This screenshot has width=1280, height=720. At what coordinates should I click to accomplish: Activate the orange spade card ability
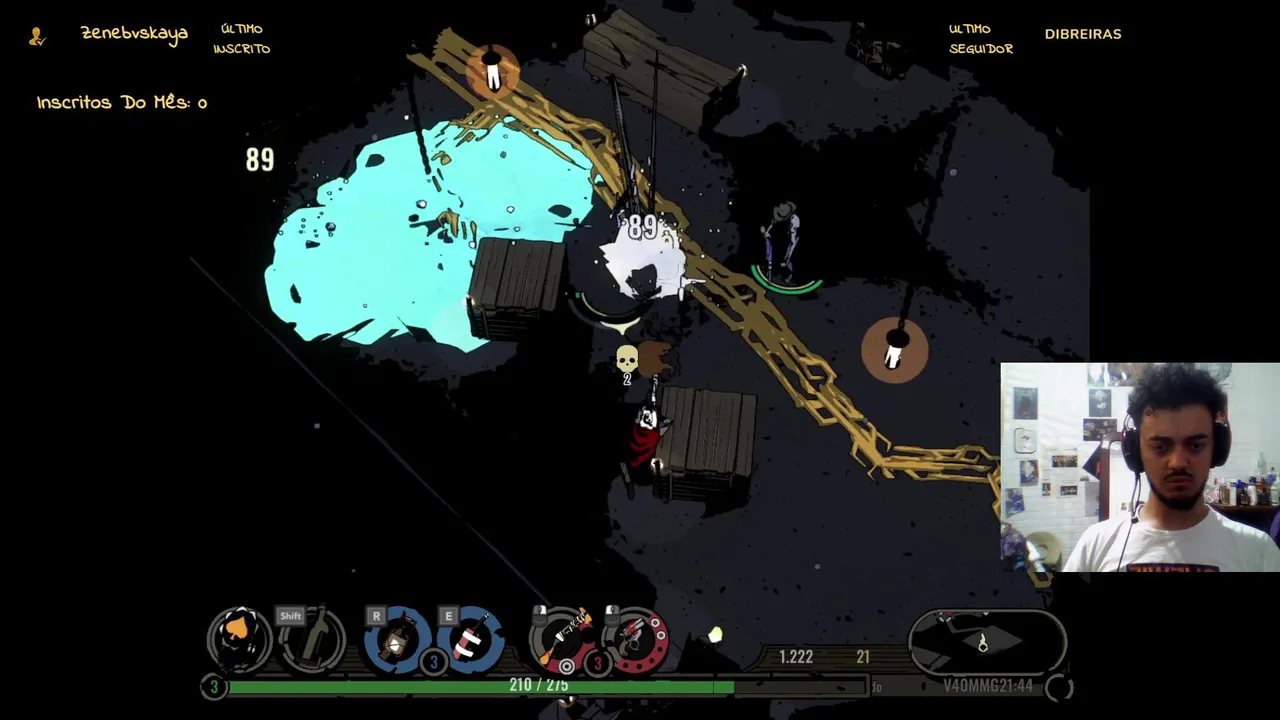click(240, 637)
